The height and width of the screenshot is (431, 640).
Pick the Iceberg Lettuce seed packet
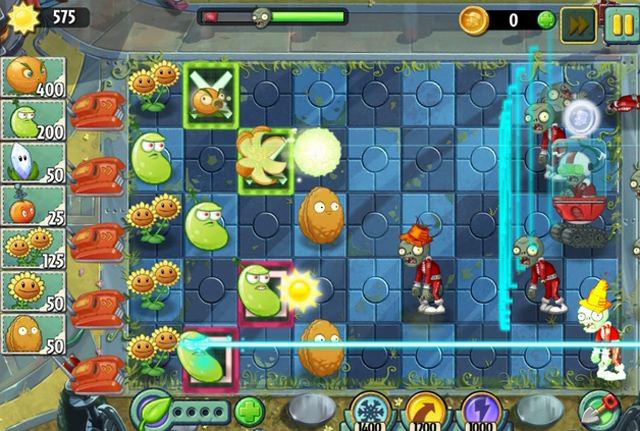tap(34, 163)
